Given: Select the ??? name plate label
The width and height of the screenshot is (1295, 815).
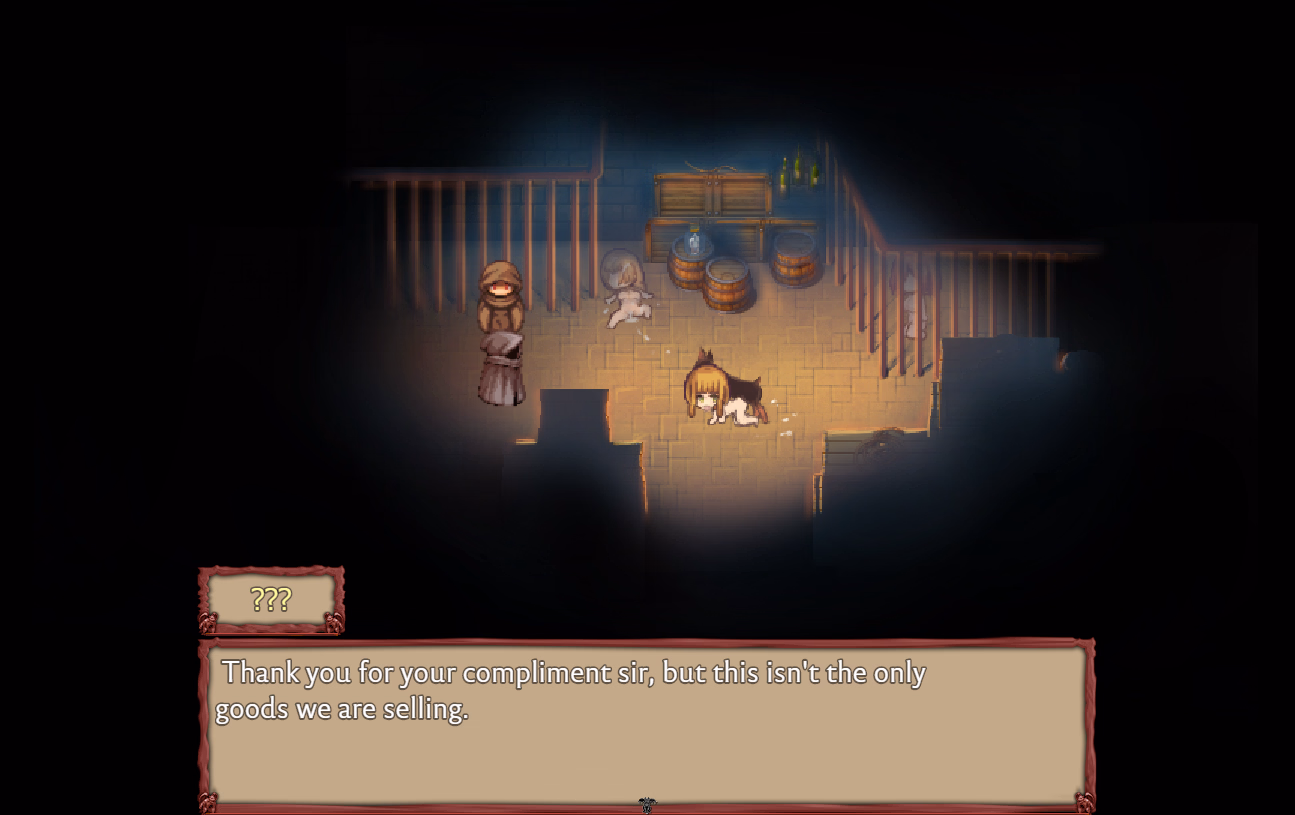Looking at the screenshot, I should click(x=268, y=601).
